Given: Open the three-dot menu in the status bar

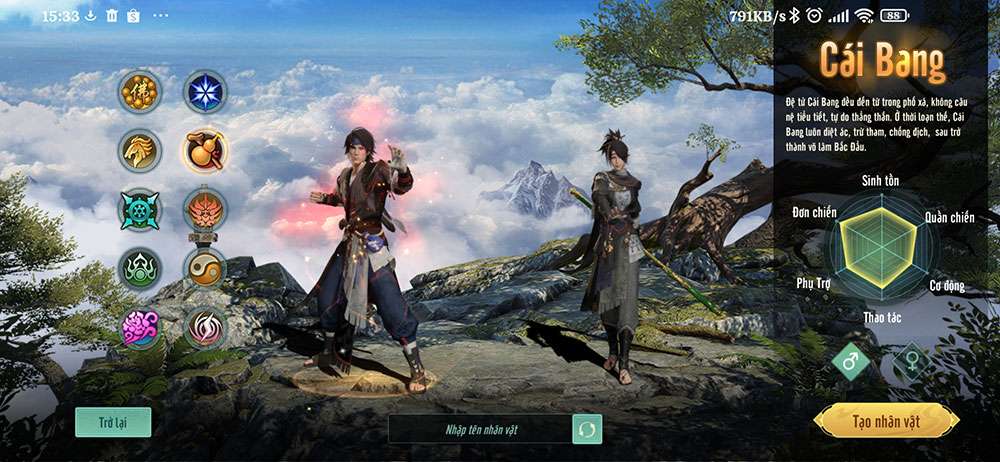Looking at the screenshot, I should [160, 16].
